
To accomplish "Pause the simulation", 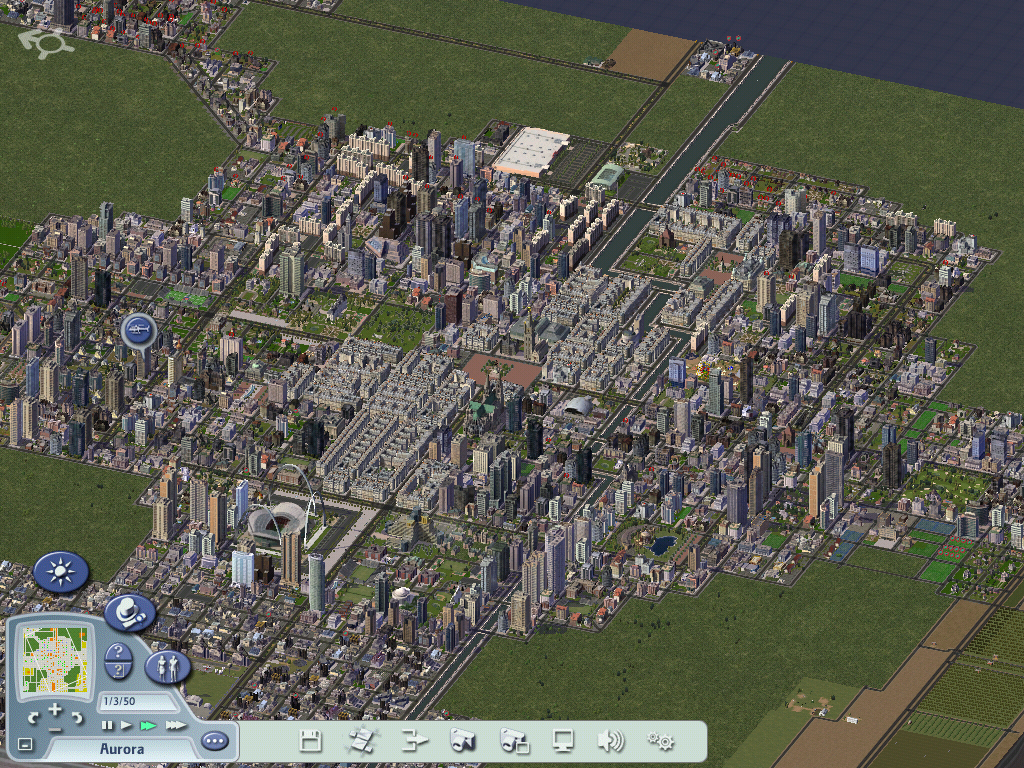I will [x=107, y=725].
